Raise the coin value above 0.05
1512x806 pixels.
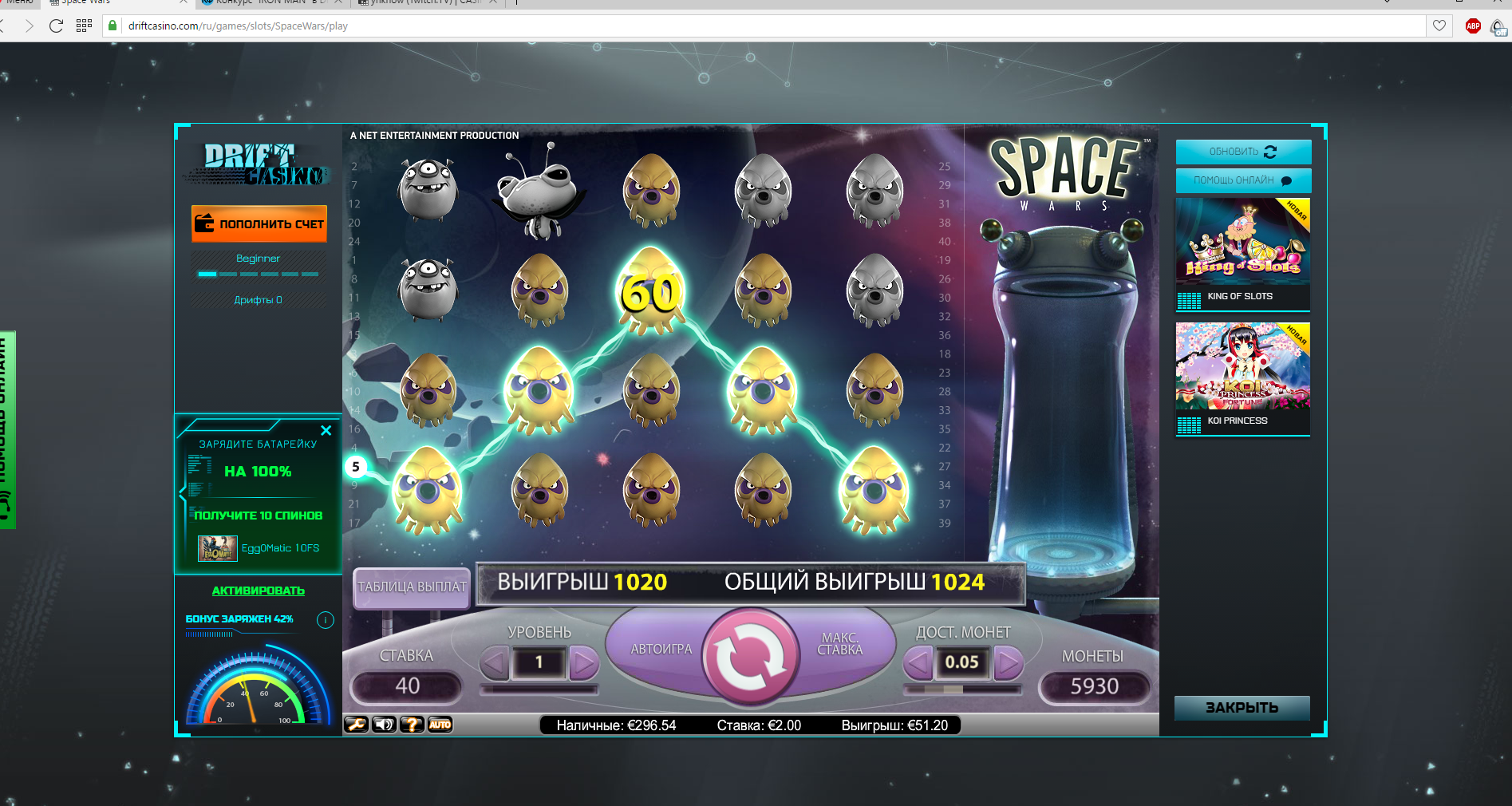pyautogui.click(x=1008, y=662)
